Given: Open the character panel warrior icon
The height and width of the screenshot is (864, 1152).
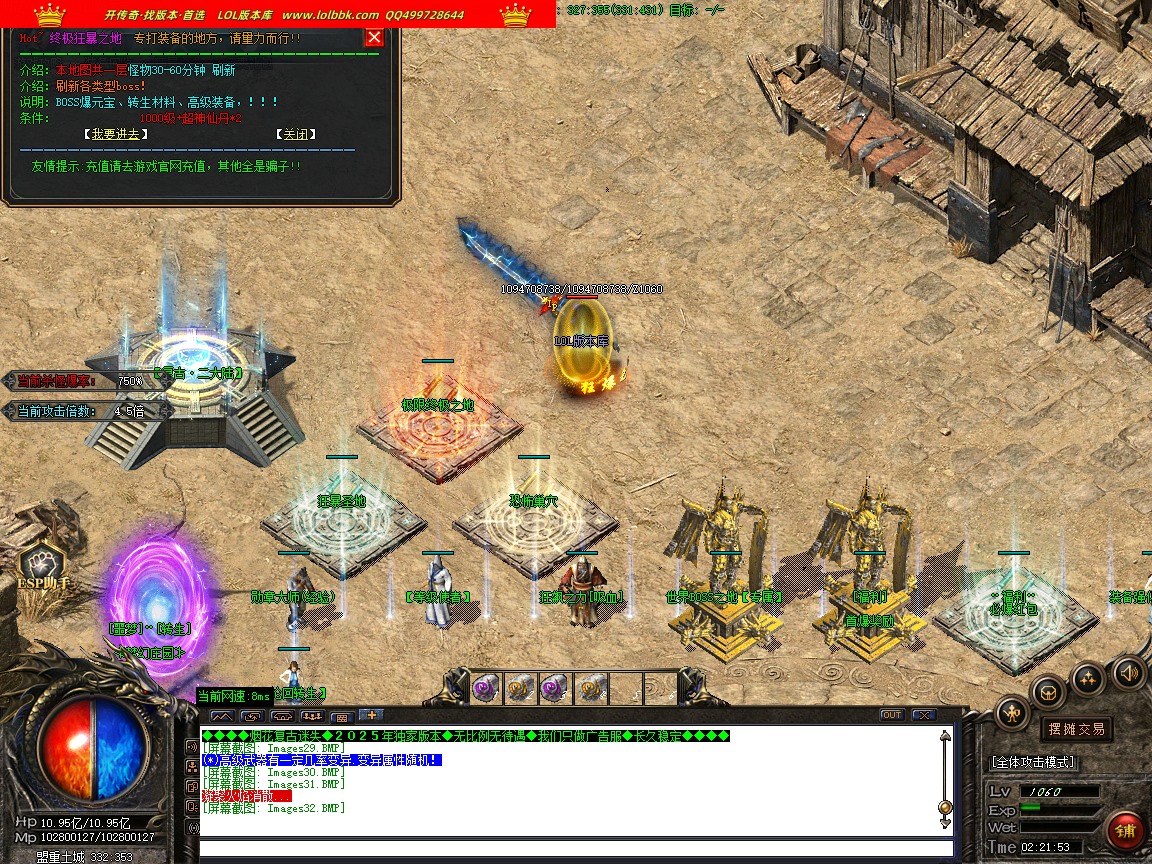Looking at the screenshot, I should pos(1013,713).
